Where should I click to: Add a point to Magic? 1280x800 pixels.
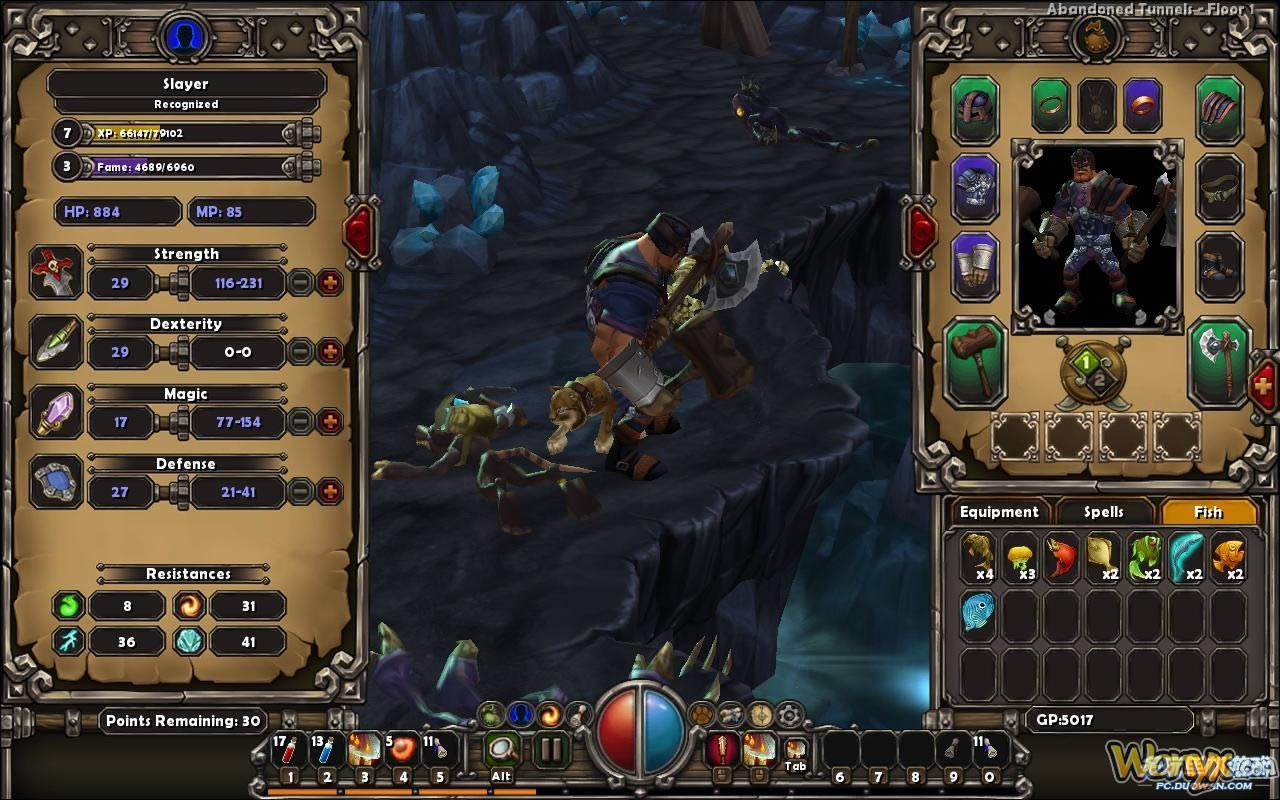tap(329, 422)
